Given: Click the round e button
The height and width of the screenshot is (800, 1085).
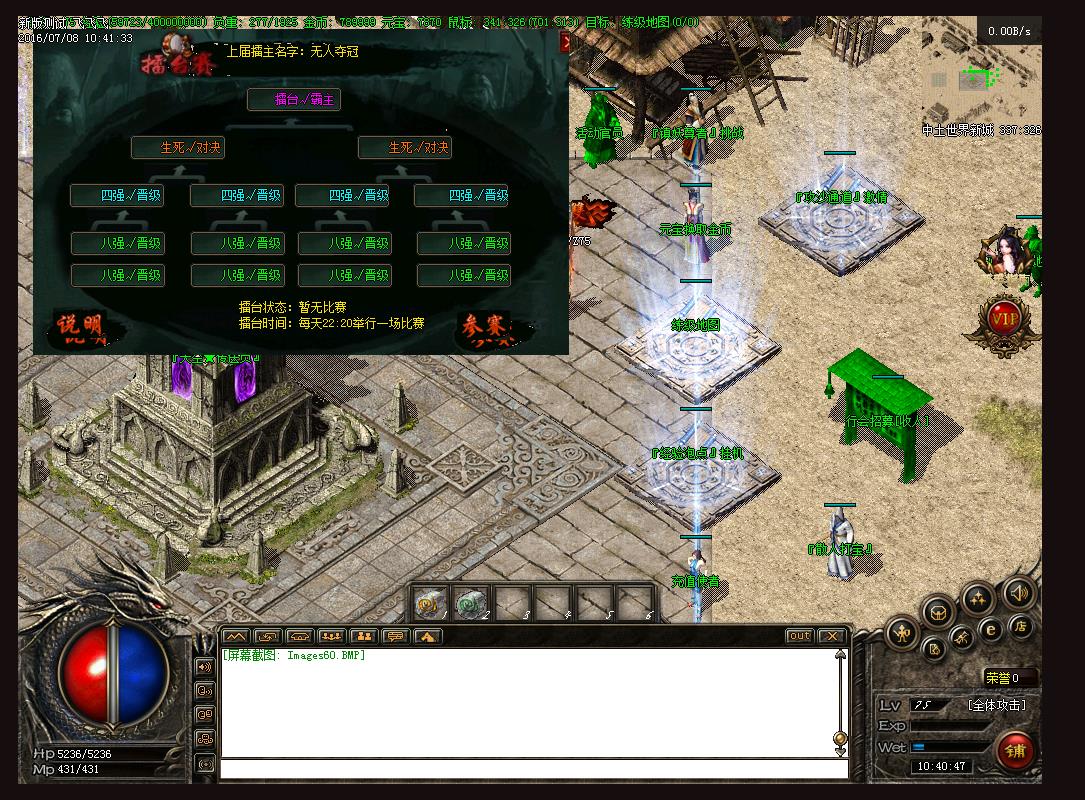Looking at the screenshot, I should click(991, 630).
